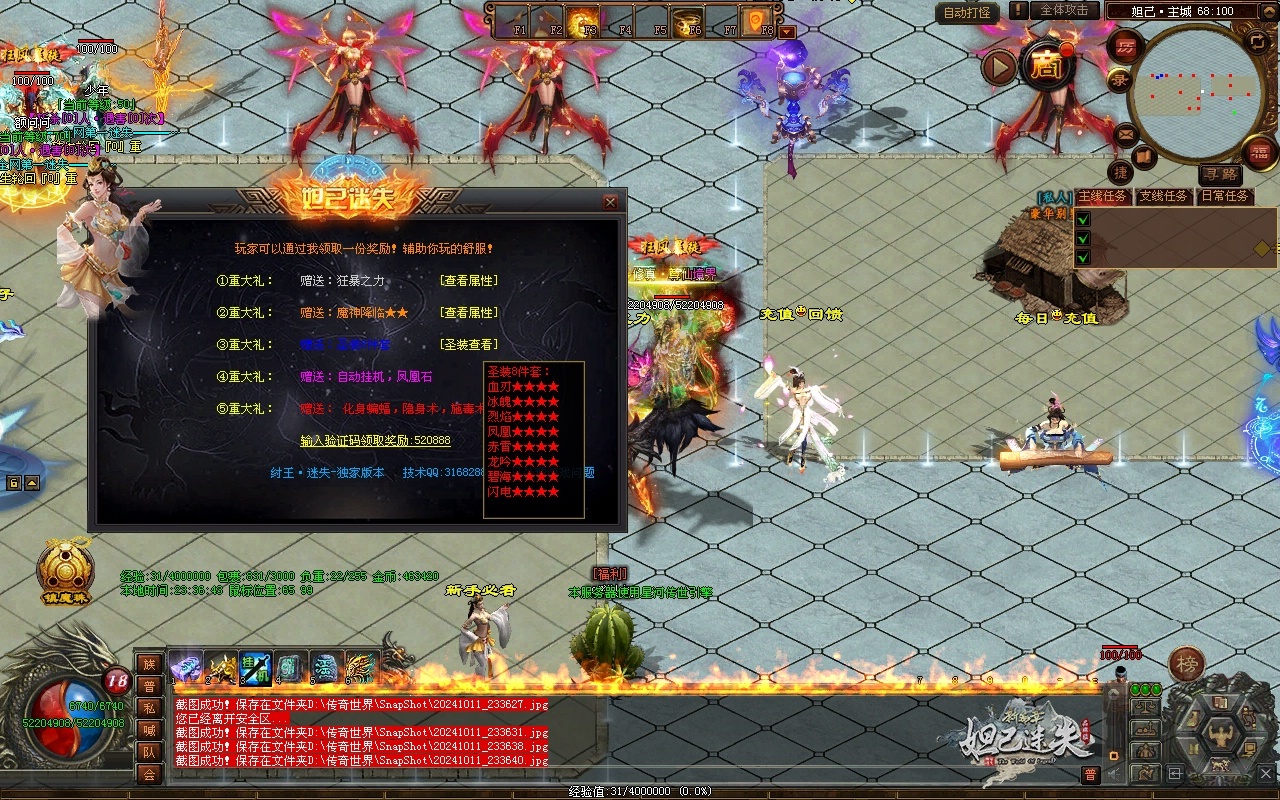Toggle the 自动打怪 auto-fight button
The width and height of the screenshot is (1280, 800).
coord(968,12)
